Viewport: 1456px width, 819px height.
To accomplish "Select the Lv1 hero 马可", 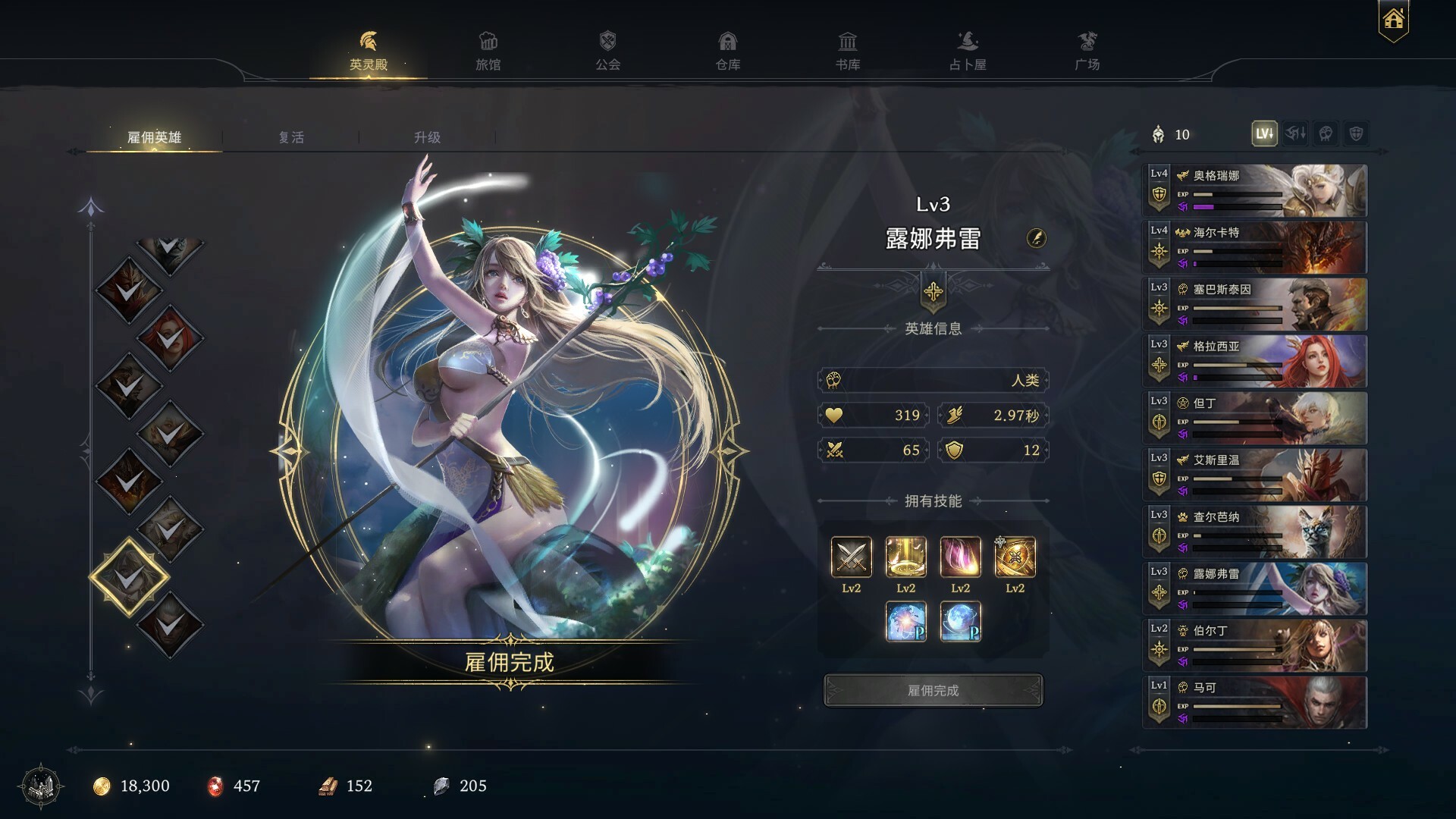I will click(x=1254, y=703).
